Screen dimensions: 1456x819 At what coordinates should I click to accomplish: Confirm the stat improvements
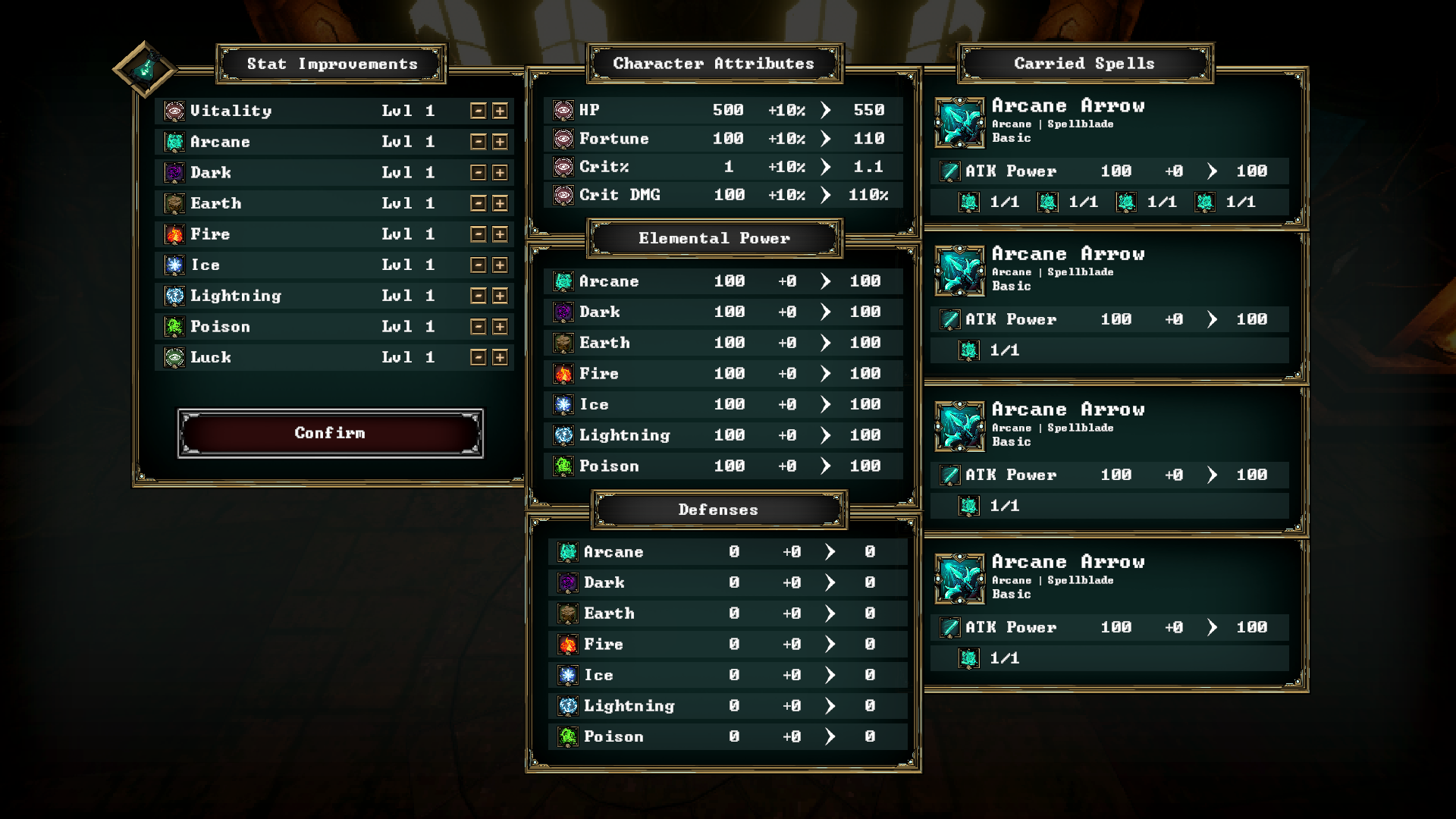coord(330,433)
